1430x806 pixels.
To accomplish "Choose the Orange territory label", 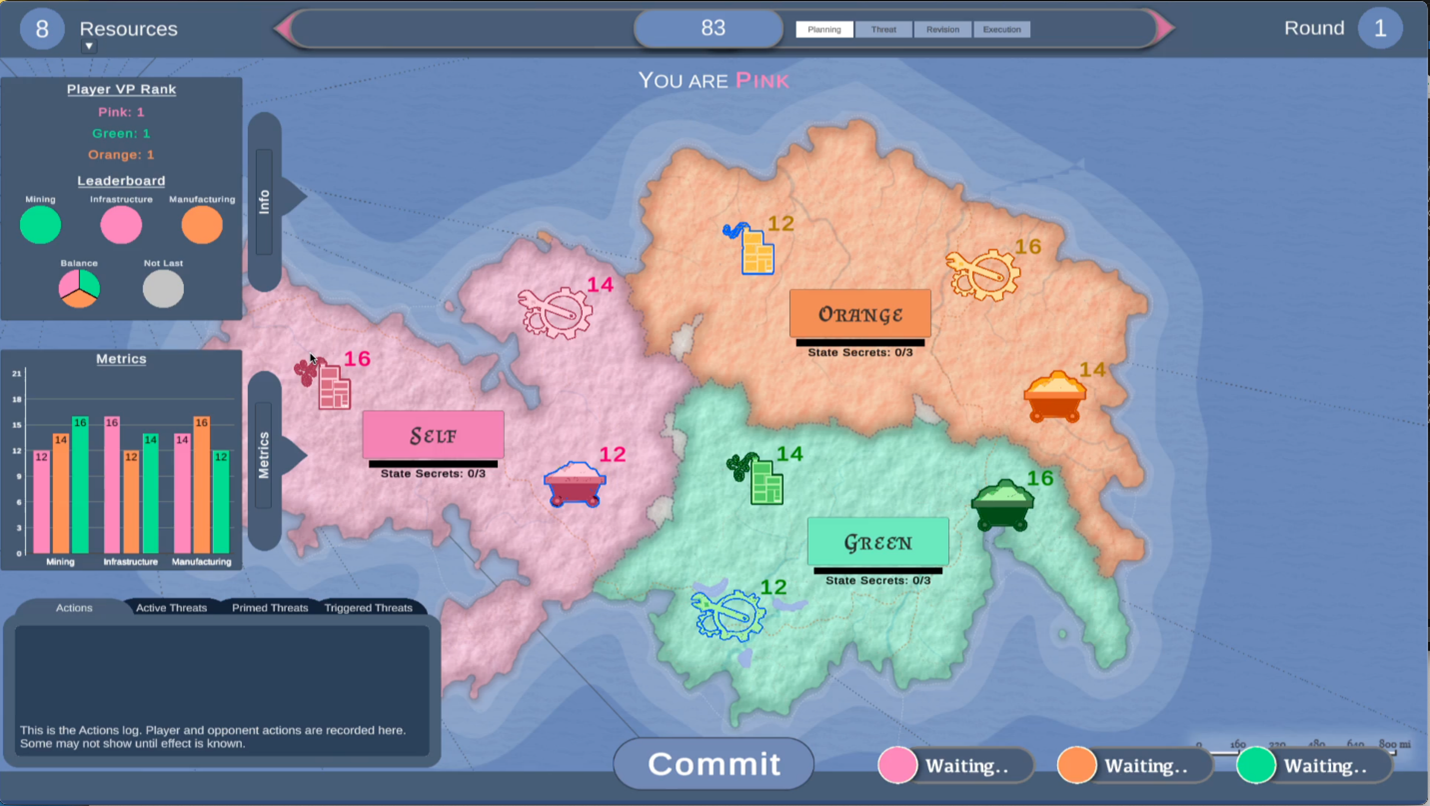I will (x=860, y=314).
